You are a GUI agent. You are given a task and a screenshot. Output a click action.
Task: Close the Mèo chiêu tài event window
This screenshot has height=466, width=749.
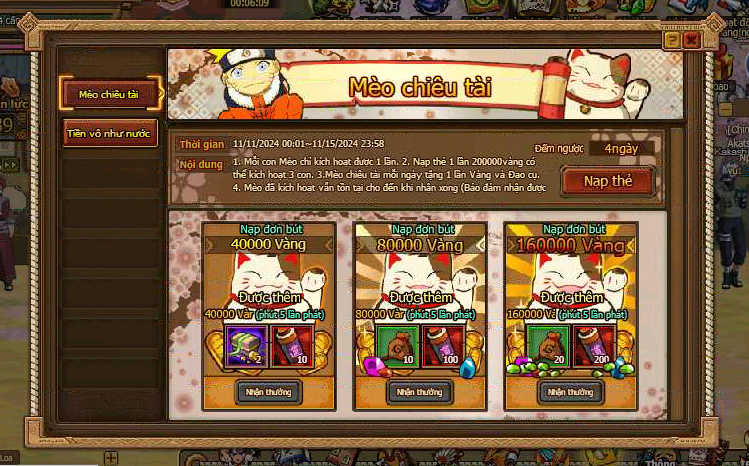point(690,39)
